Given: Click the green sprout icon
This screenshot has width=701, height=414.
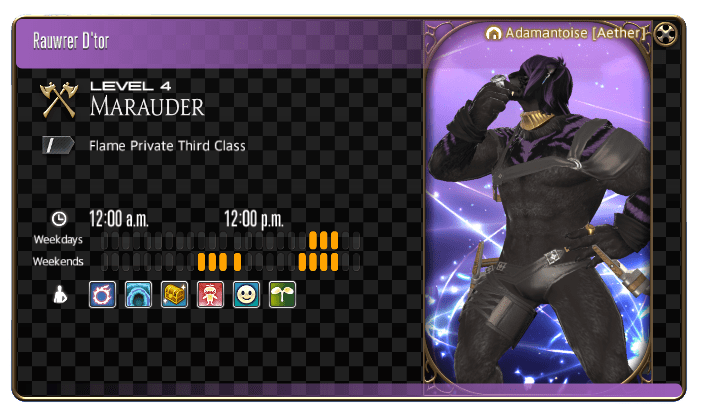Looking at the screenshot, I should point(282,294).
